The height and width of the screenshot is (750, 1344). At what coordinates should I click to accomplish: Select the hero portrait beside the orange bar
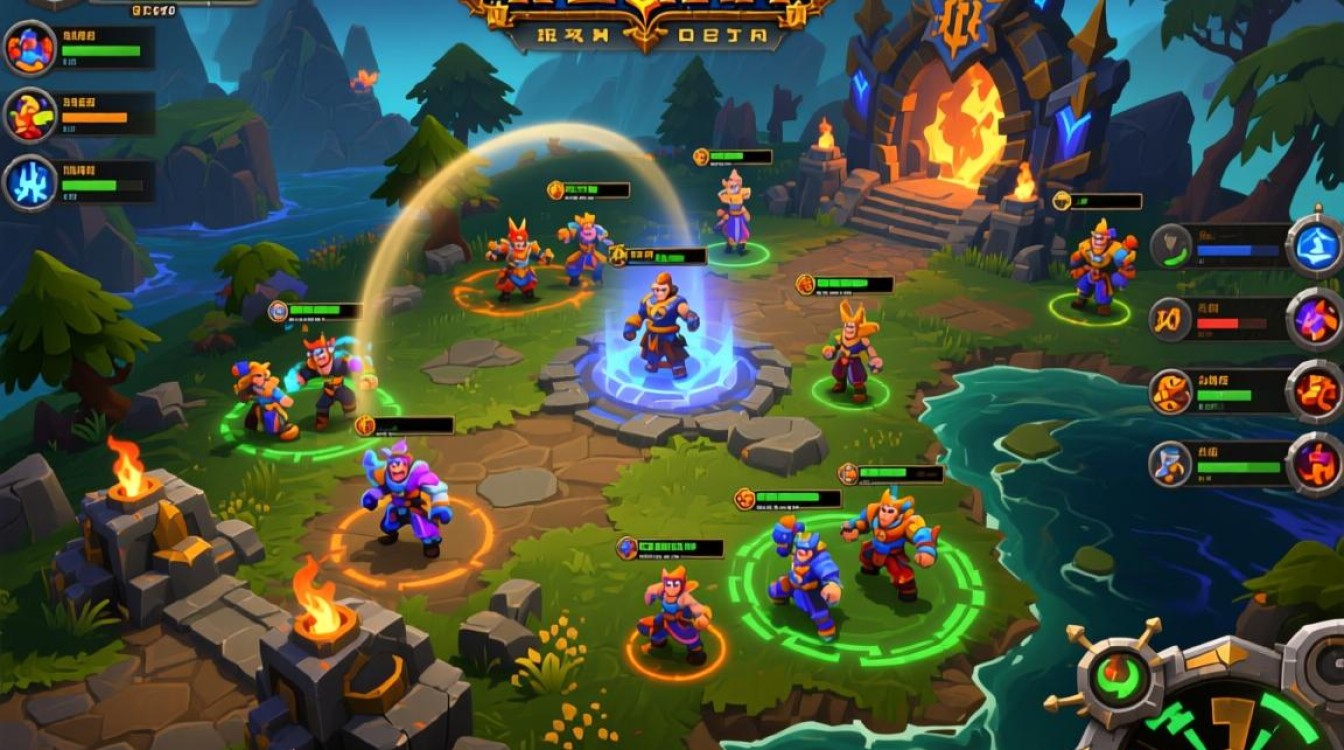[30, 115]
